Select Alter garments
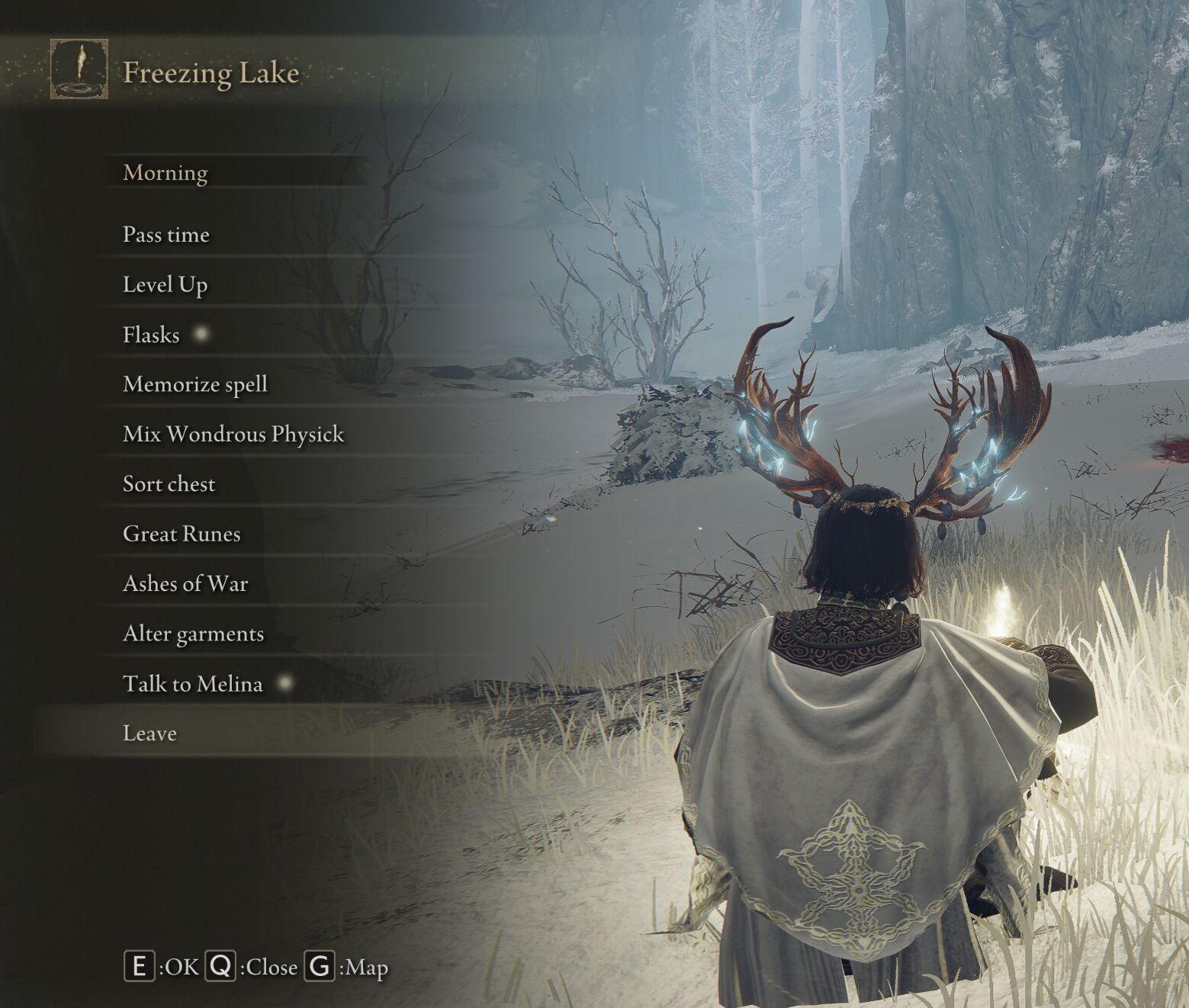The image size is (1189, 1008). (x=193, y=634)
